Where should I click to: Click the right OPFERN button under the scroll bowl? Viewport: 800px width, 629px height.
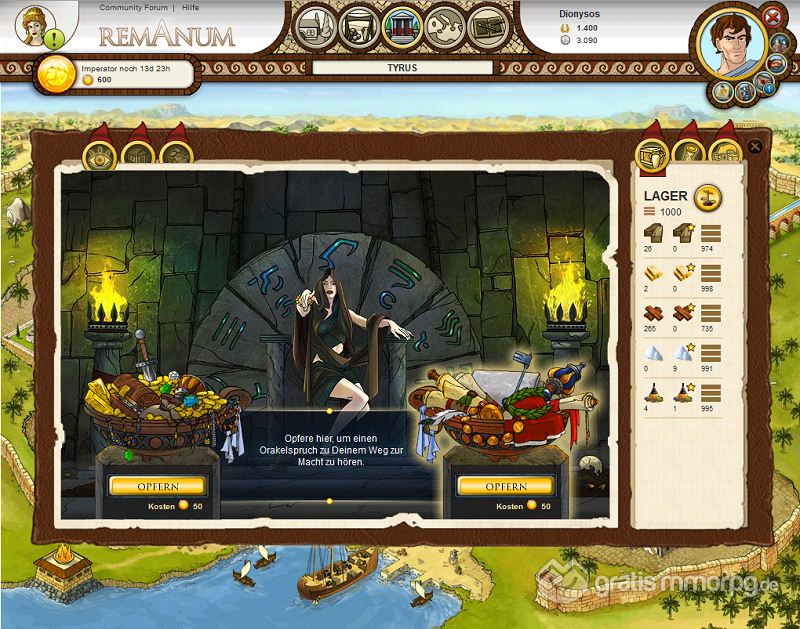505,486
